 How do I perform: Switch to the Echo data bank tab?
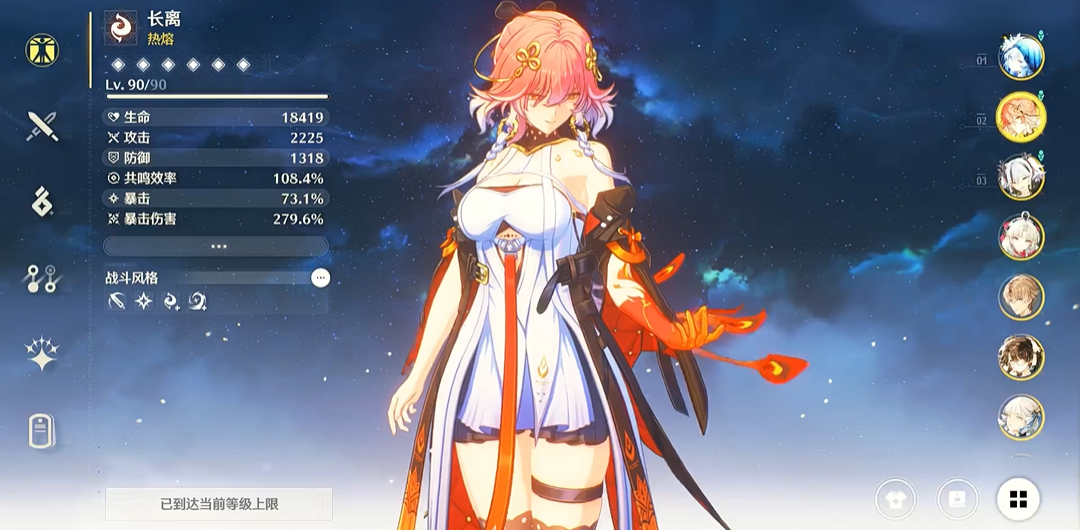42,203
